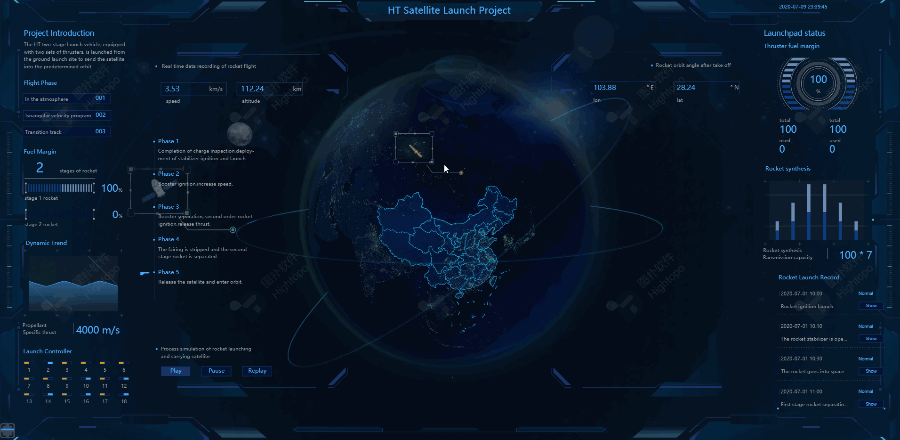The height and width of the screenshot is (440, 900).
Task: Select the "Transition track" flight phase row
Action: click(66, 131)
